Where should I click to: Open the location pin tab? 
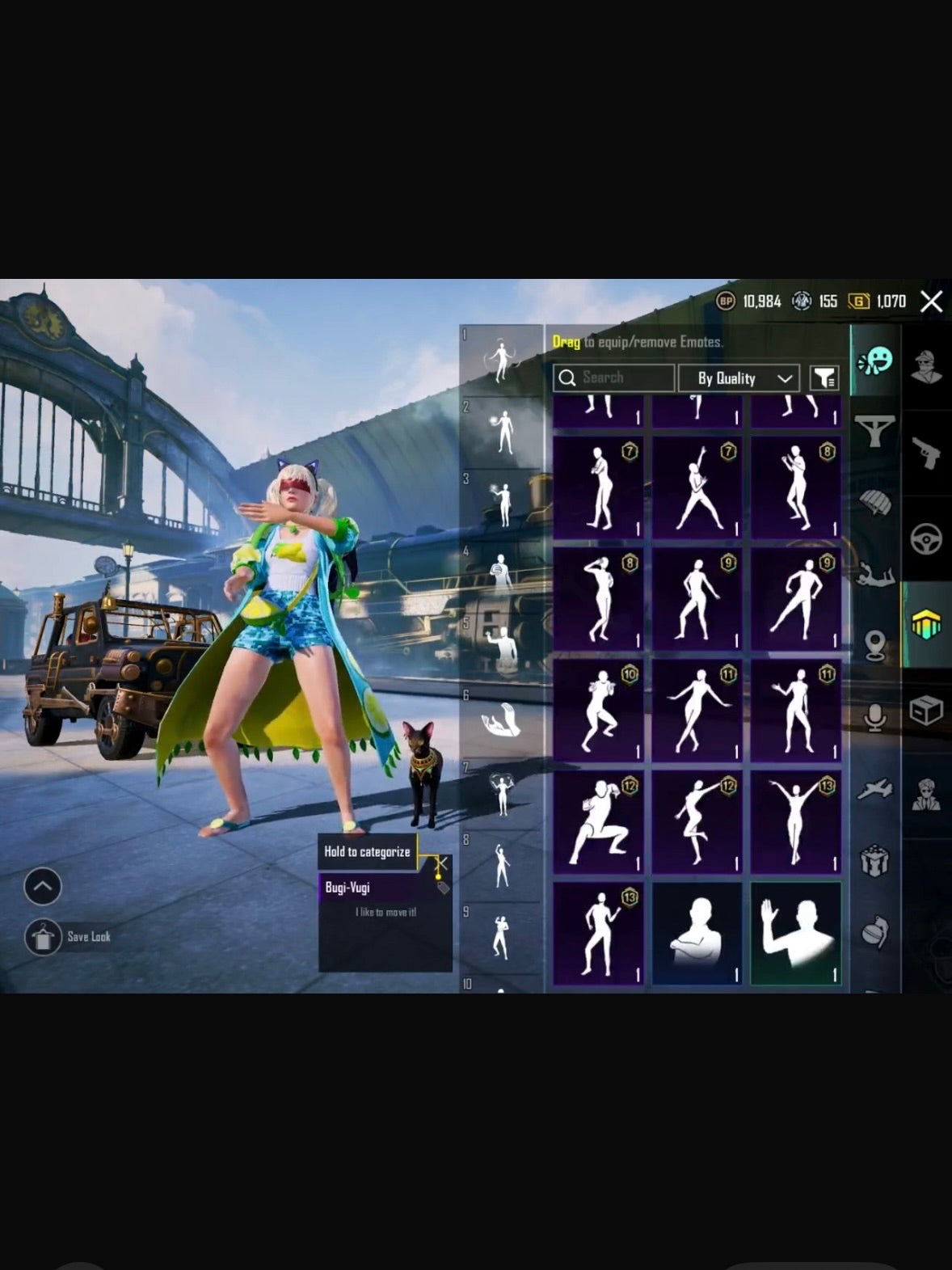pos(875,645)
